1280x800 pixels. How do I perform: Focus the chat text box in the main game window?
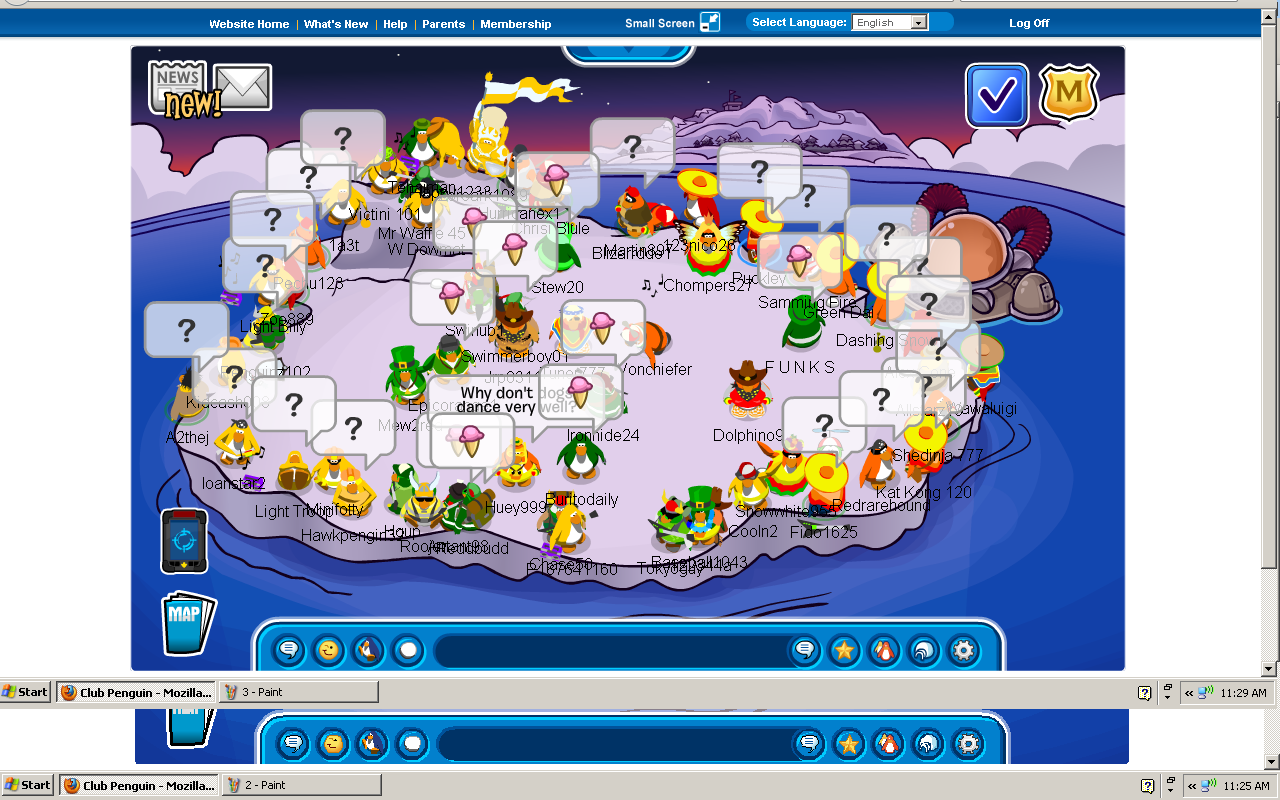(x=610, y=651)
